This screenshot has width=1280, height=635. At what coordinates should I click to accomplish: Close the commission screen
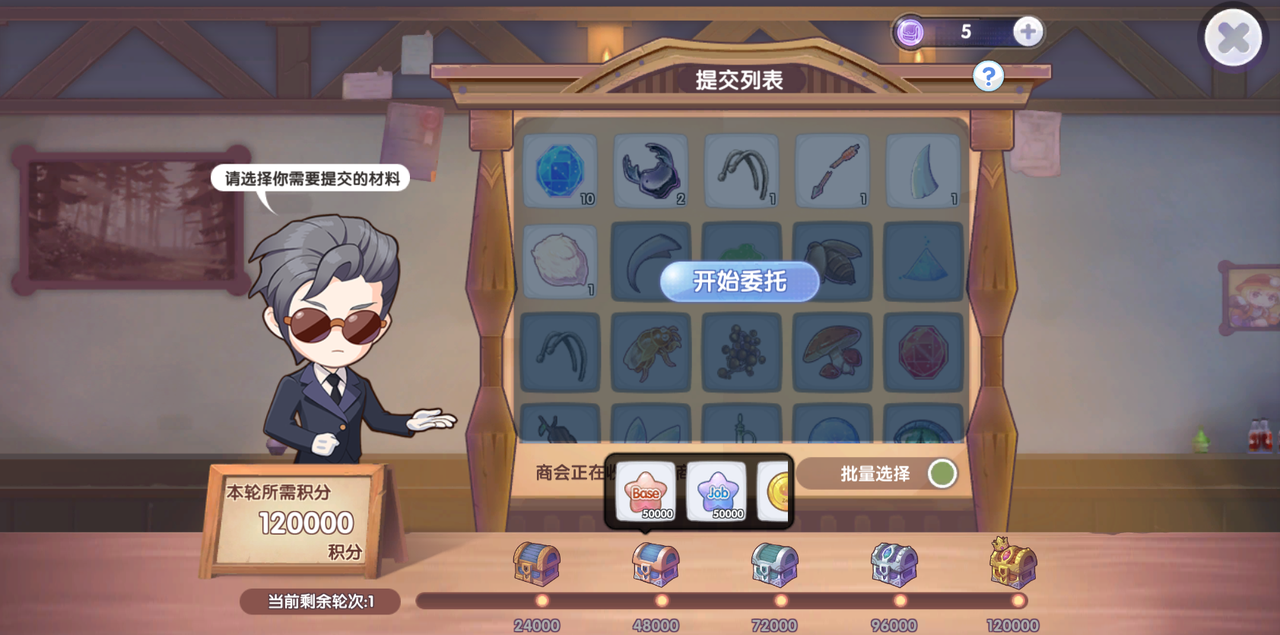(1233, 38)
